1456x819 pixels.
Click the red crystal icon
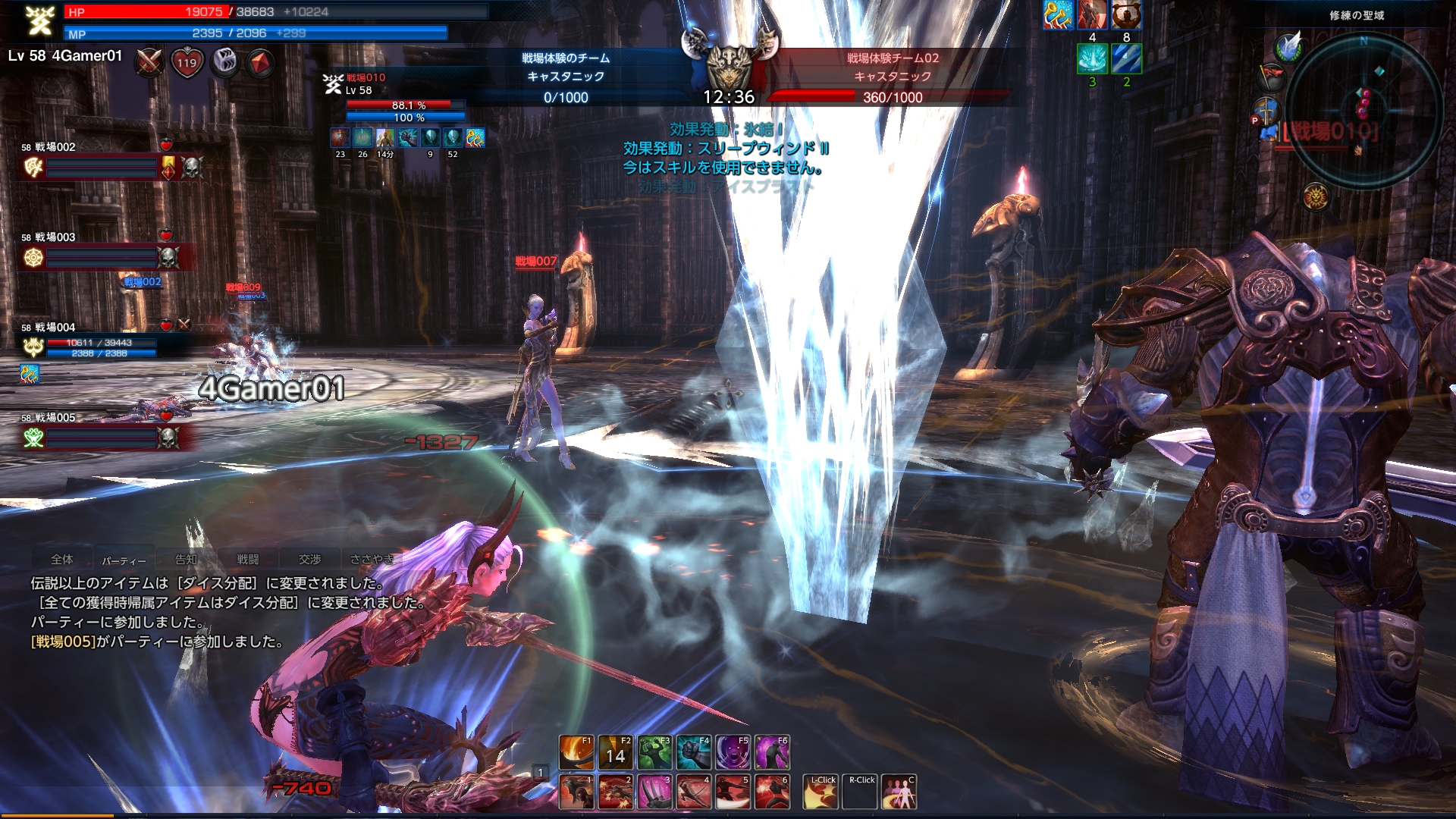tap(261, 62)
